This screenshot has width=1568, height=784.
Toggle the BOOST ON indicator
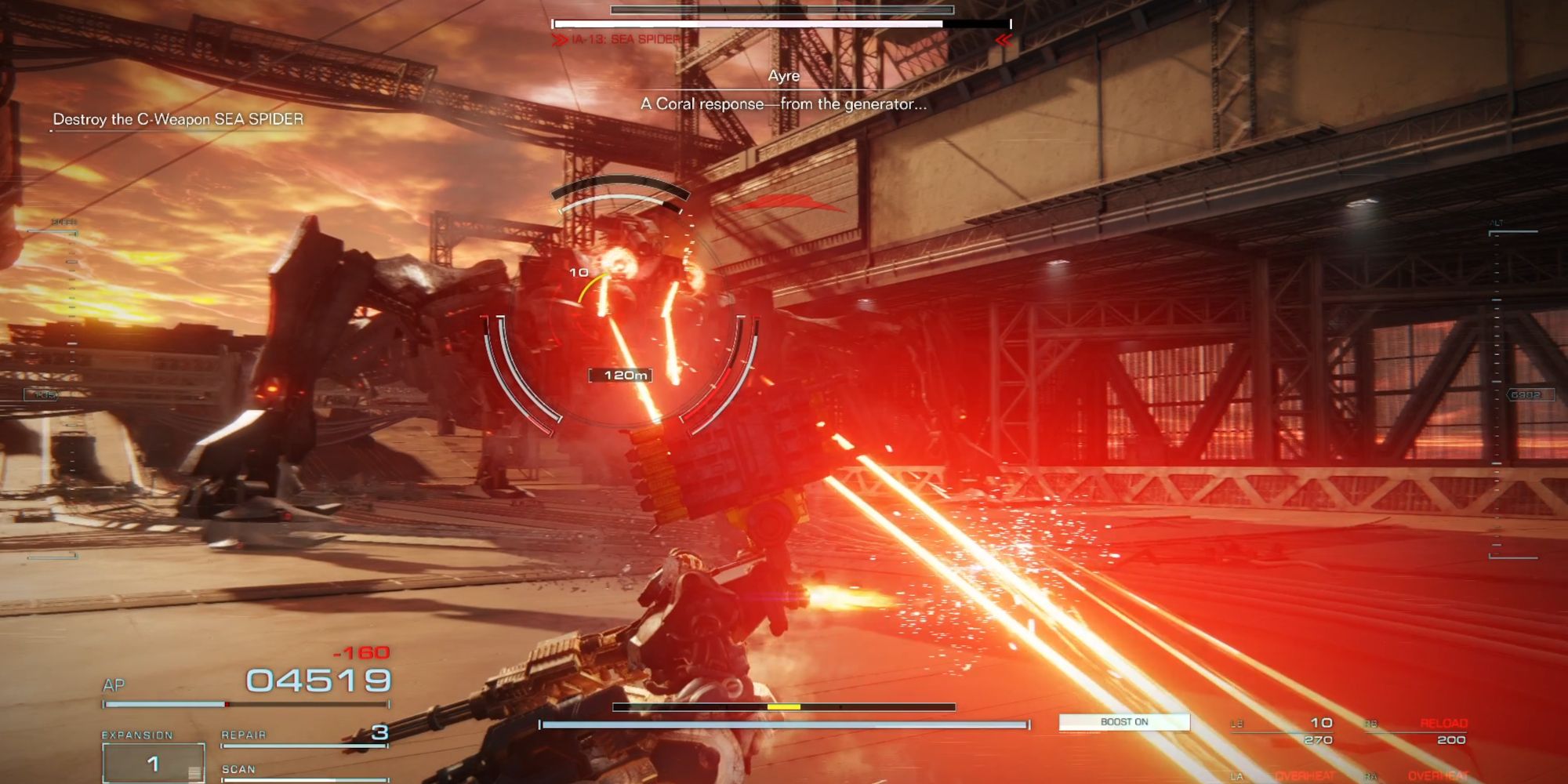(x=1125, y=722)
